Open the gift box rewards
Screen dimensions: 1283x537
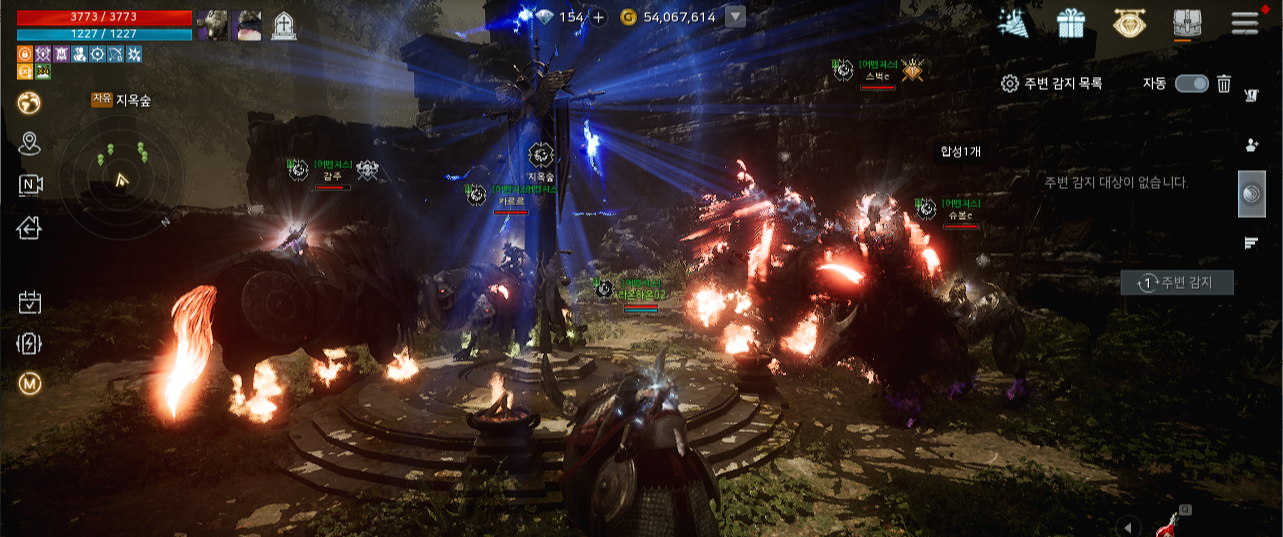coord(1071,23)
